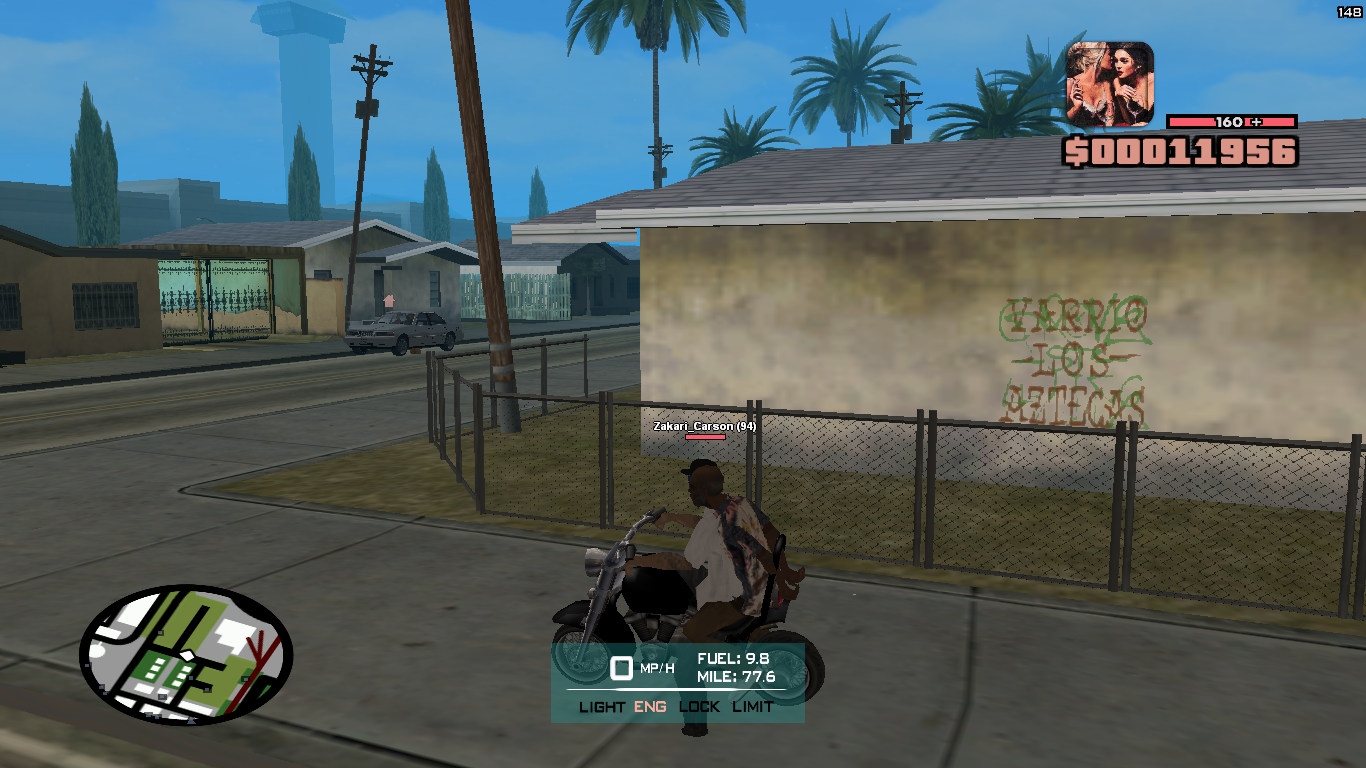
Task: Open the circular radar minimap
Action: click(x=186, y=655)
